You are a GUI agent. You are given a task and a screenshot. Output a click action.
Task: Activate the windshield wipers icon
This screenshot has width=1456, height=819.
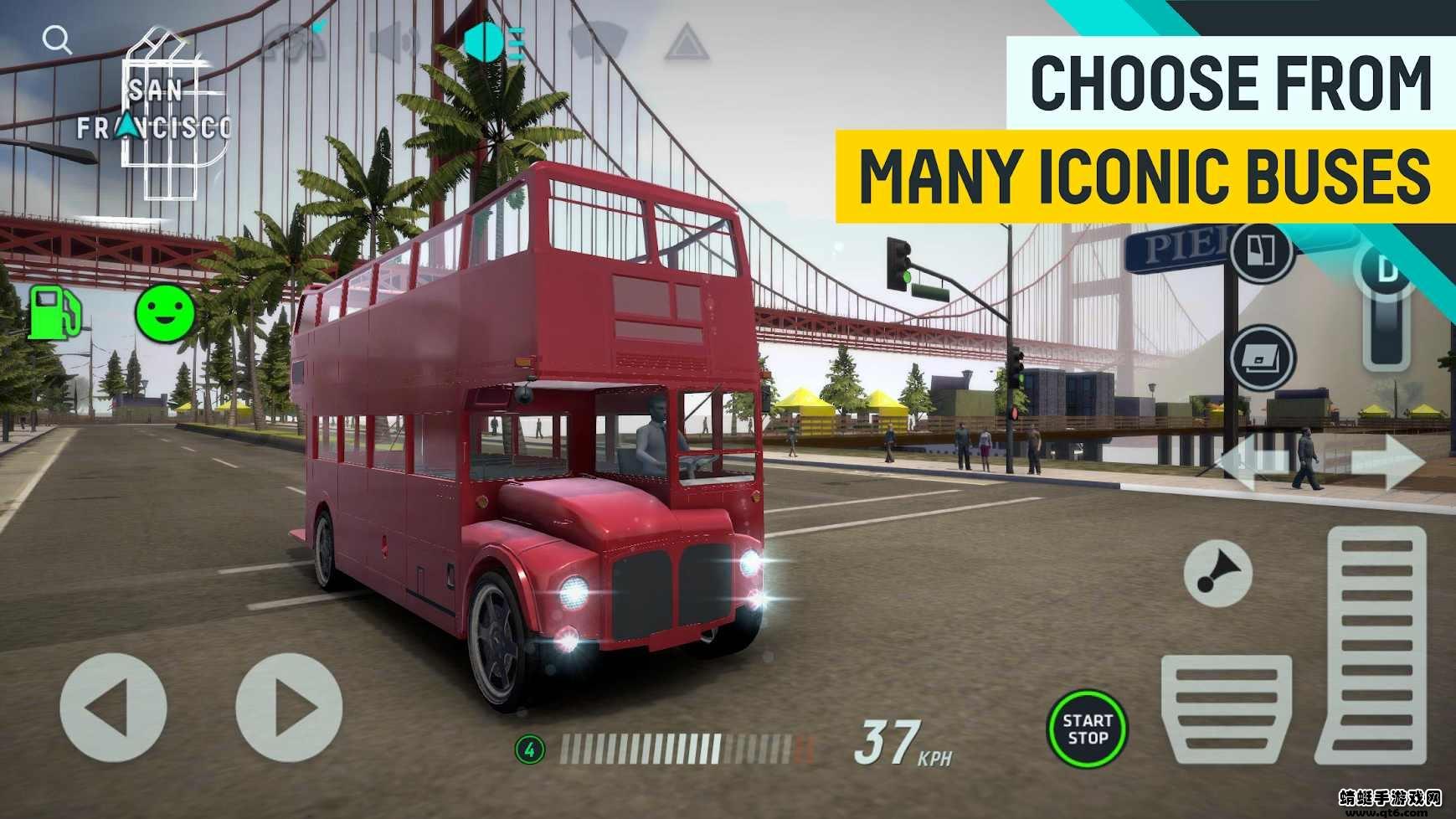click(598, 40)
